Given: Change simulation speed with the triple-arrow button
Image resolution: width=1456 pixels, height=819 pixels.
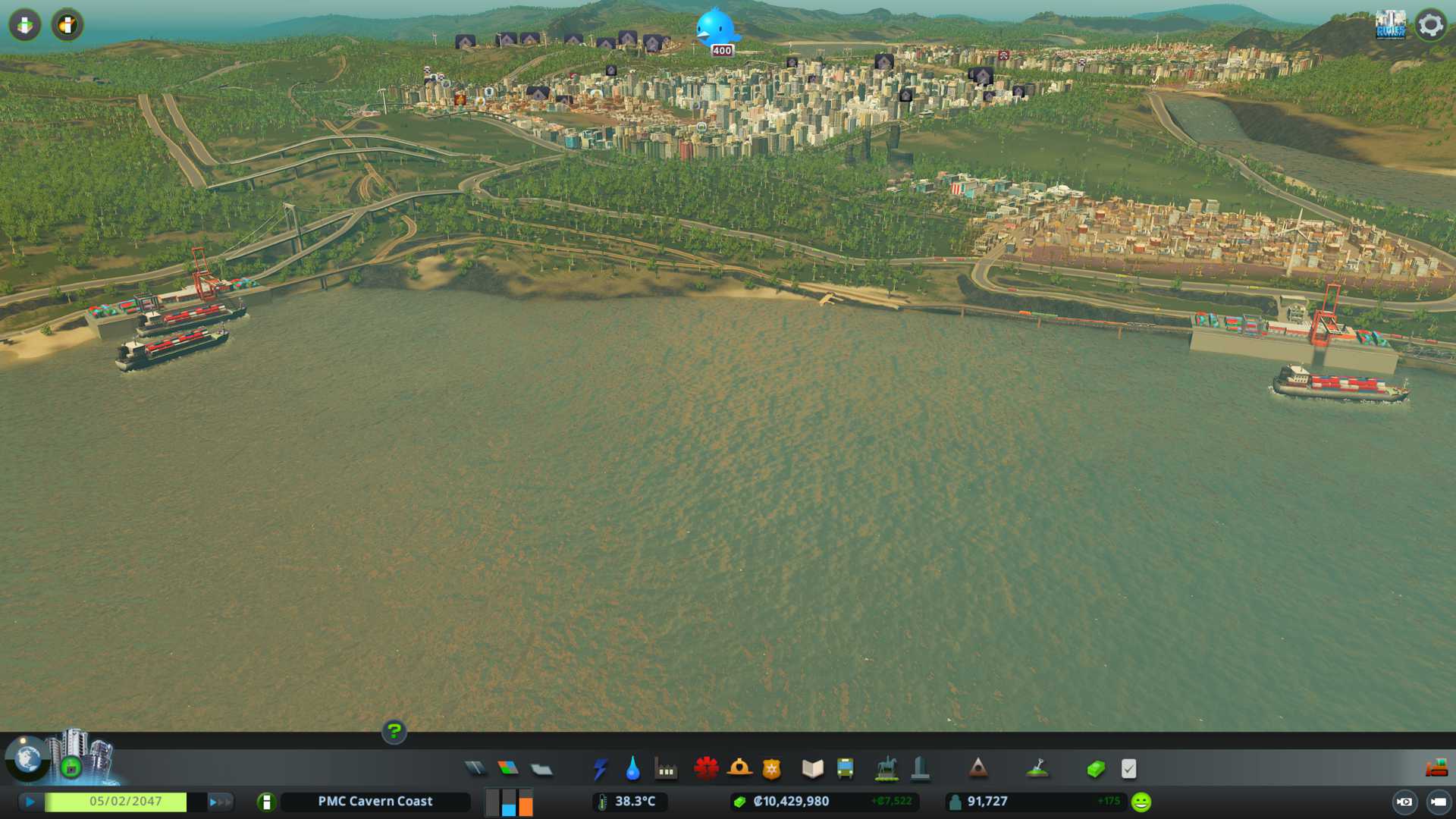Looking at the screenshot, I should [219, 802].
